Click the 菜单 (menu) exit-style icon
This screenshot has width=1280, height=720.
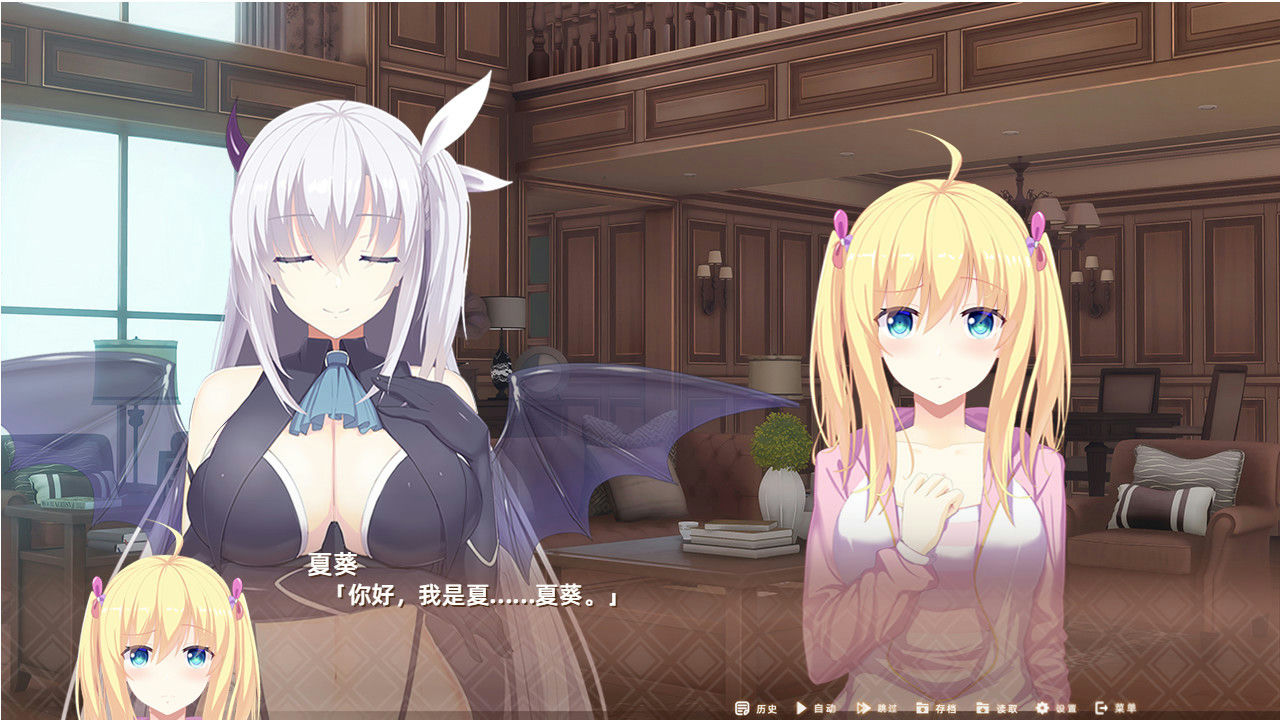click(1101, 707)
